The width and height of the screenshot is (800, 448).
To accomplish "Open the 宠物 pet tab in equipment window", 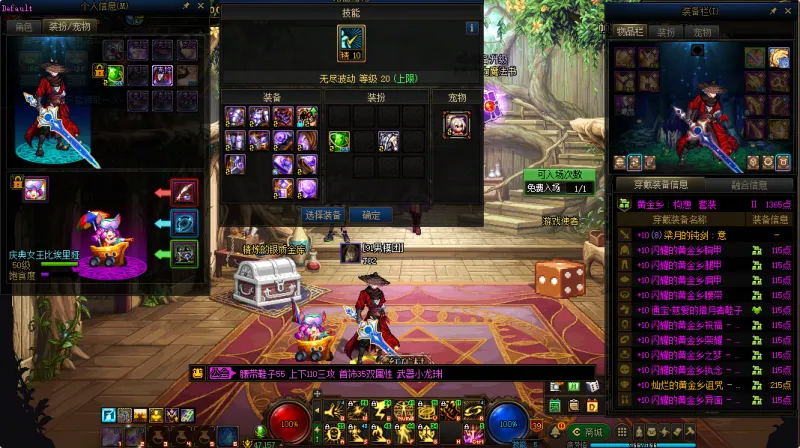I will pos(701,32).
